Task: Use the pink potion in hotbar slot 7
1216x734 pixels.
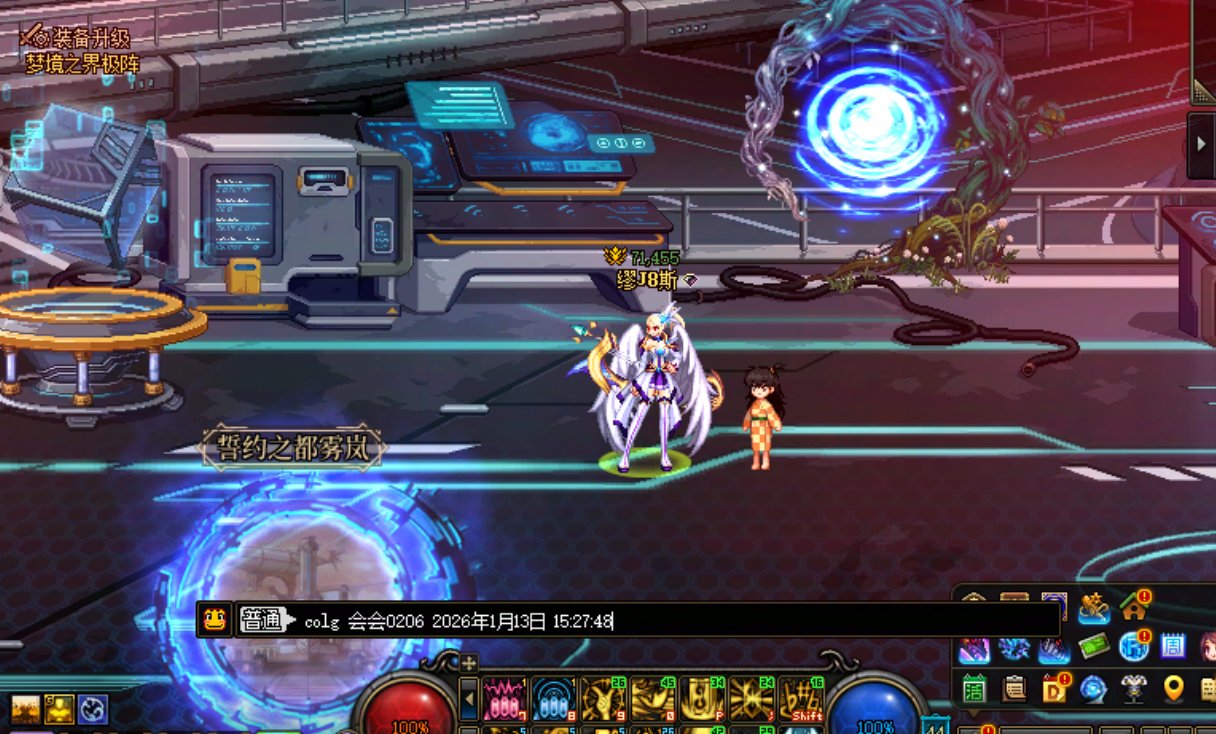Action: 505,698
